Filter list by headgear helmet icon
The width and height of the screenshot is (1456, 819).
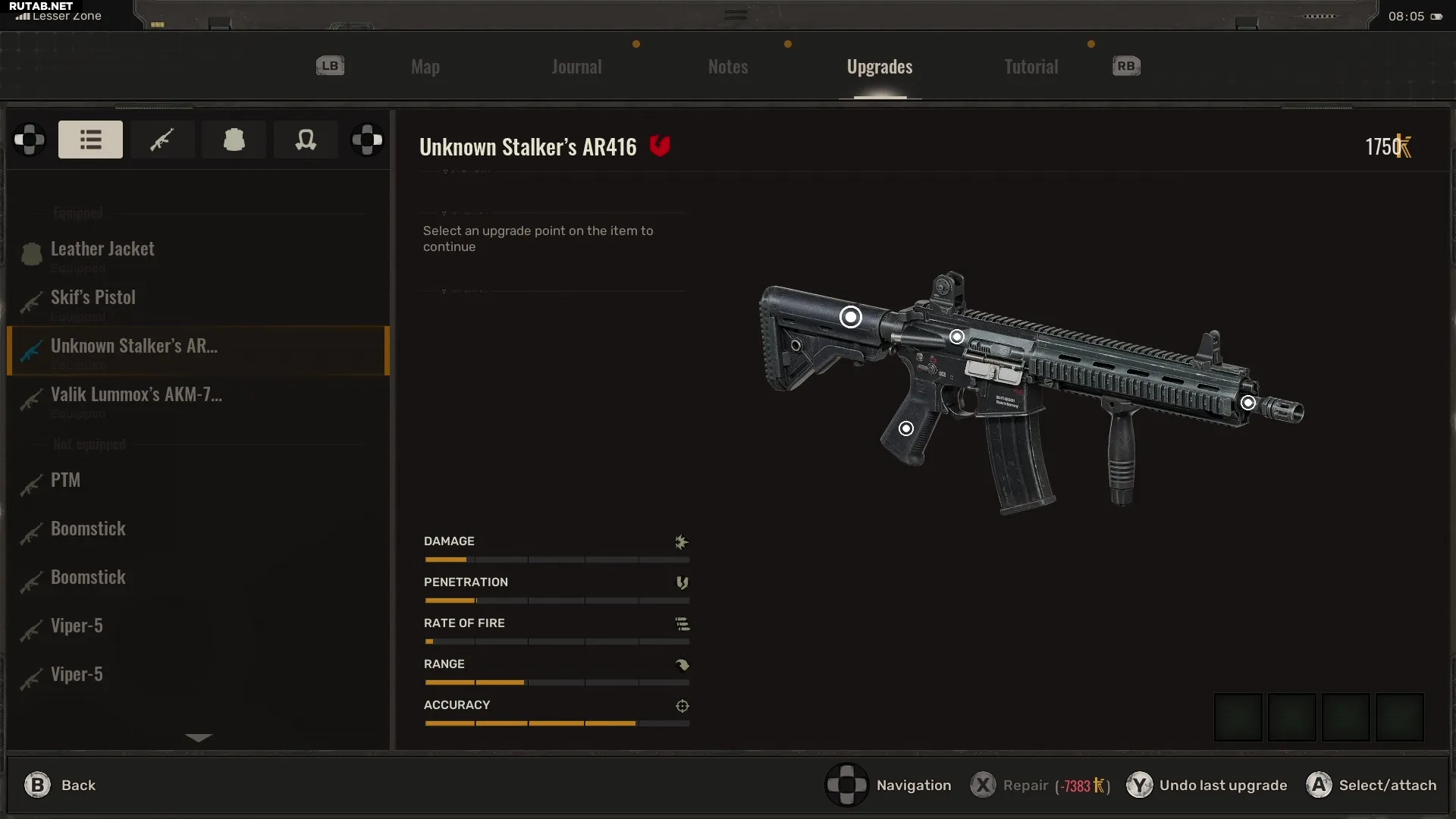click(x=306, y=140)
